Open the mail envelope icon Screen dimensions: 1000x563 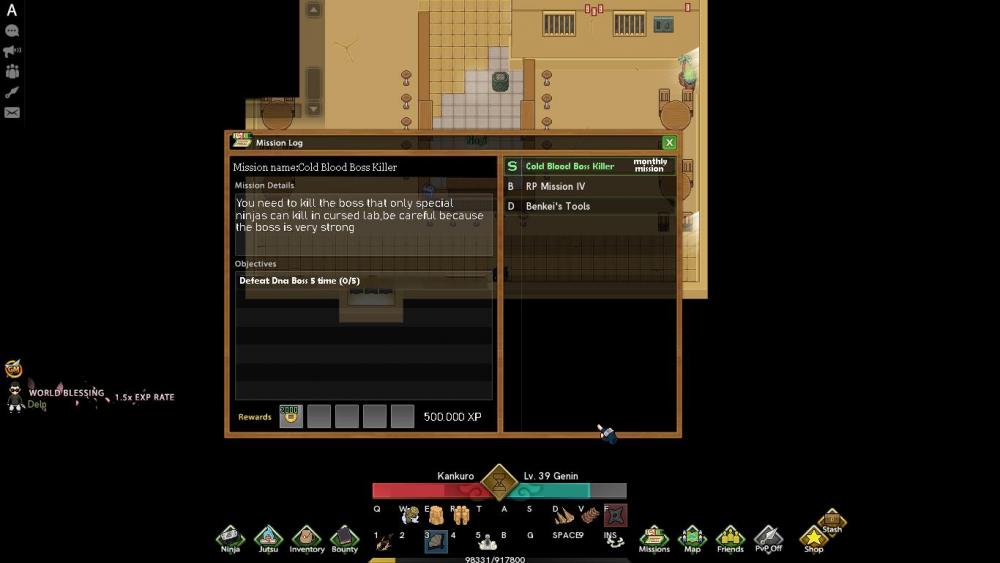[12, 112]
